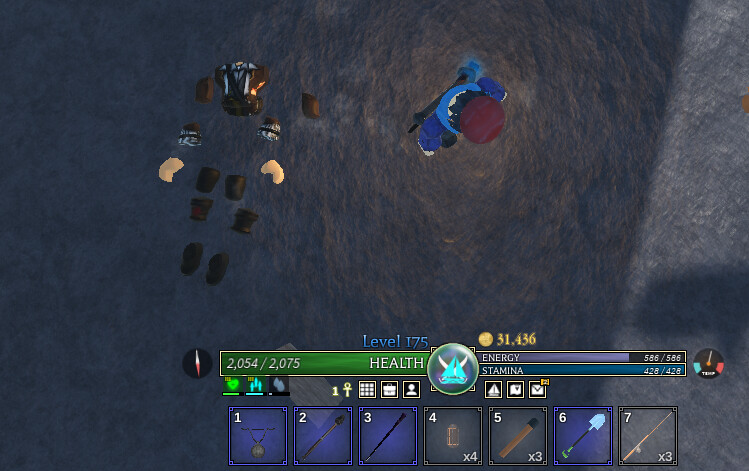
Task: Equip the blue shovel in slot 6
Action: tap(583, 436)
